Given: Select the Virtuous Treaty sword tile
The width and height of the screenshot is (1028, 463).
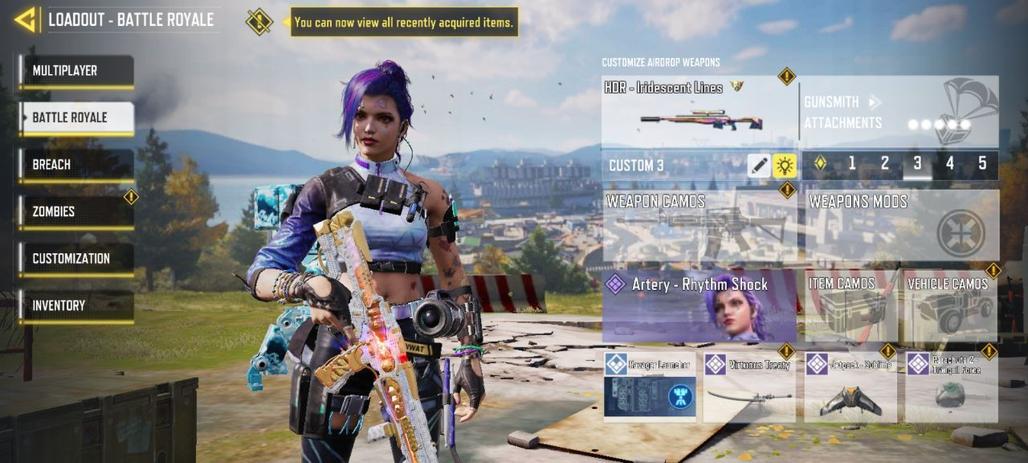Looking at the screenshot, I should tap(749, 385).
